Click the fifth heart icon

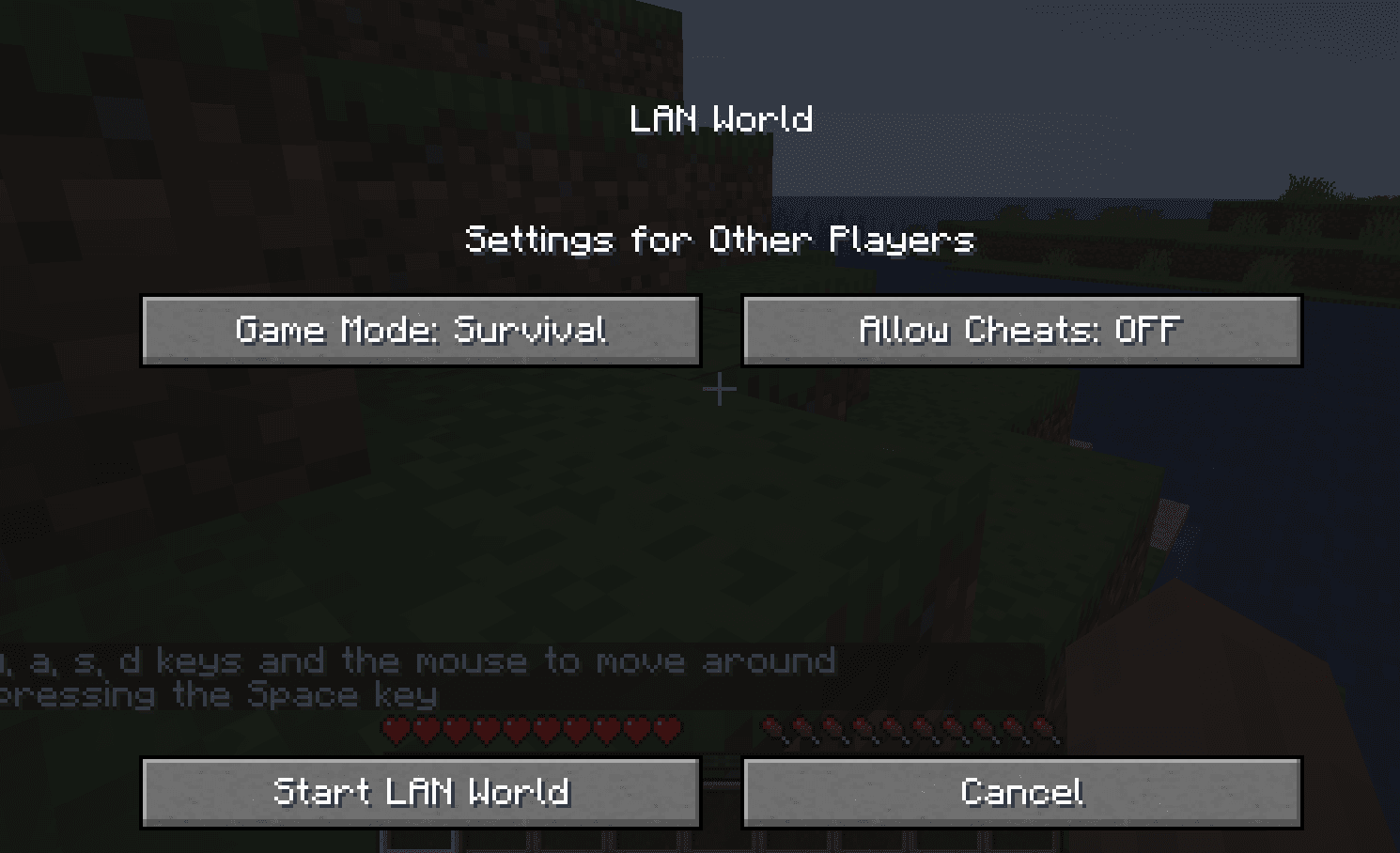tap(515, 728)
